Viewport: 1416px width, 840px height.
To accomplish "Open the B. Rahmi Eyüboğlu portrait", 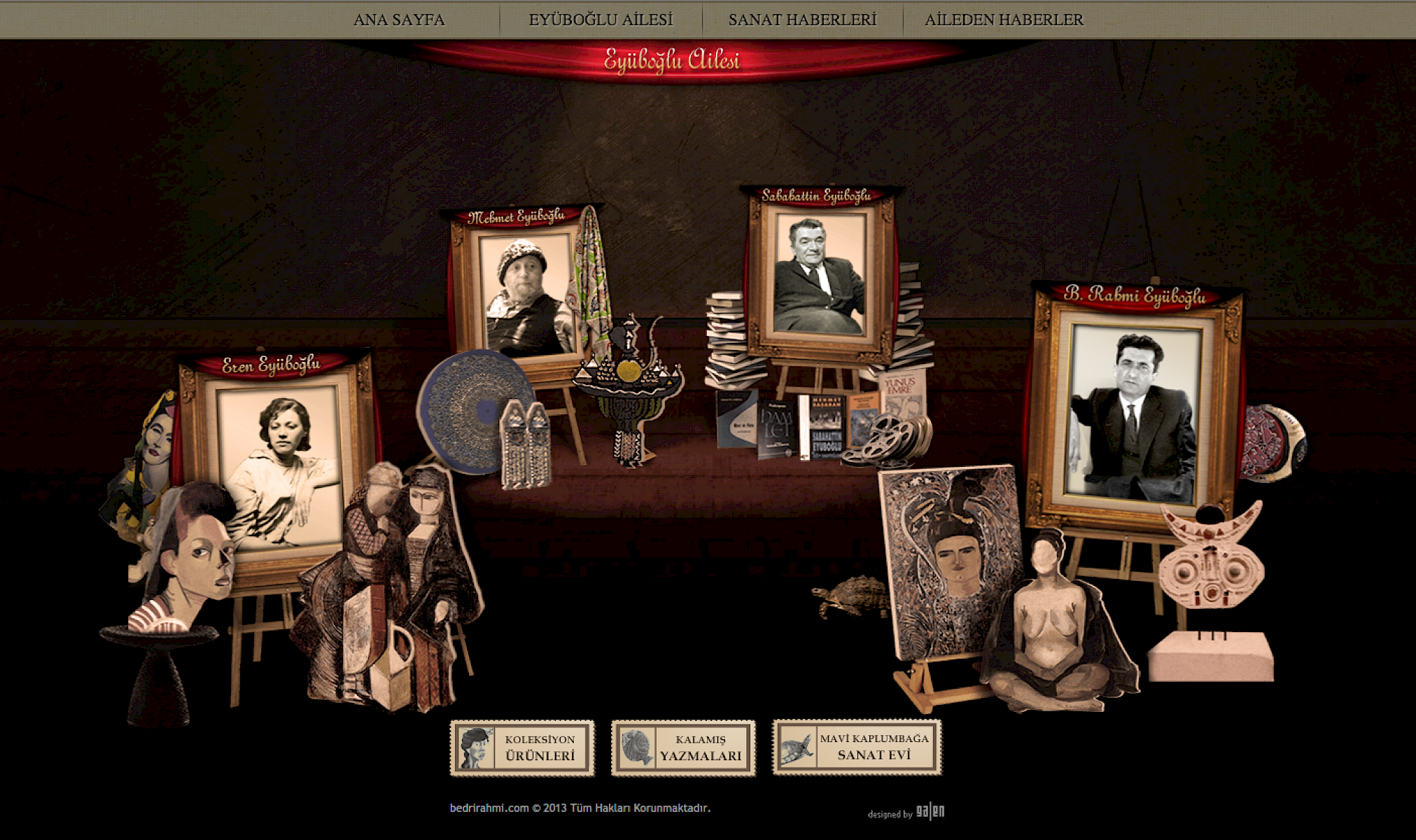I will click(1134, 413).
